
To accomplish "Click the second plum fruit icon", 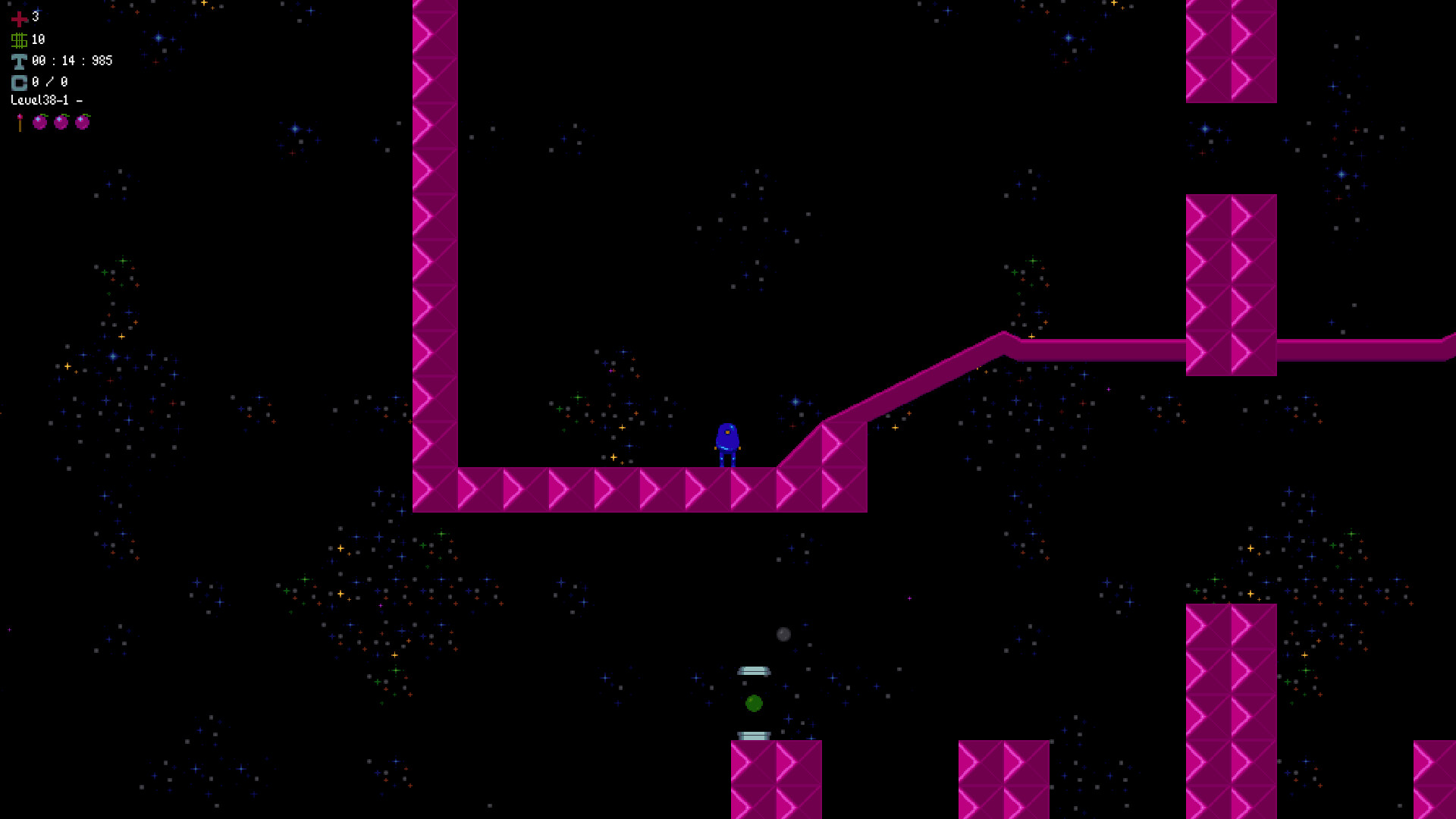I will pos(61,123).
